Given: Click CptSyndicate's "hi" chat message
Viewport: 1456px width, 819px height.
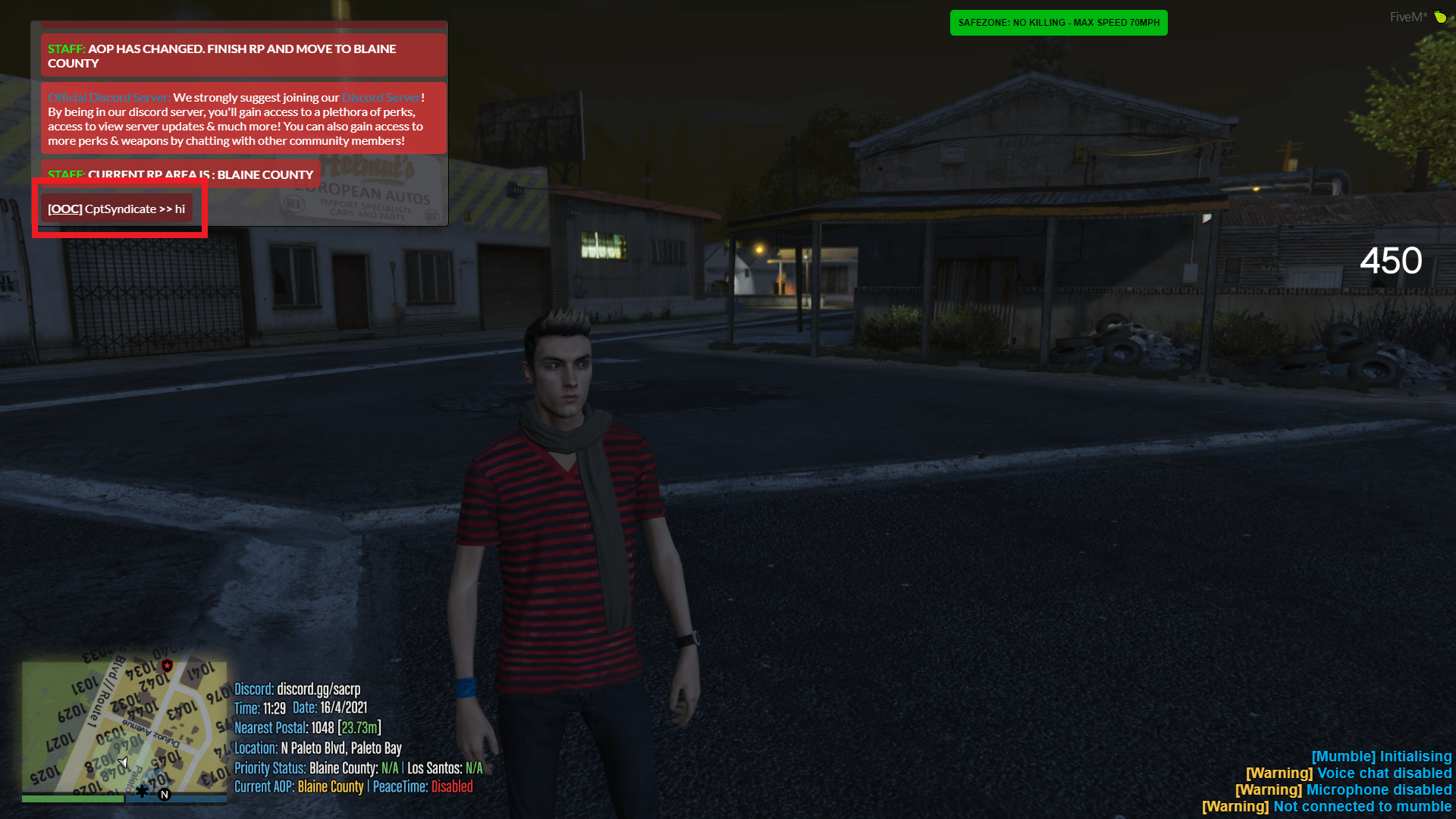Looking at the screenshot, I should click(180, 209).
